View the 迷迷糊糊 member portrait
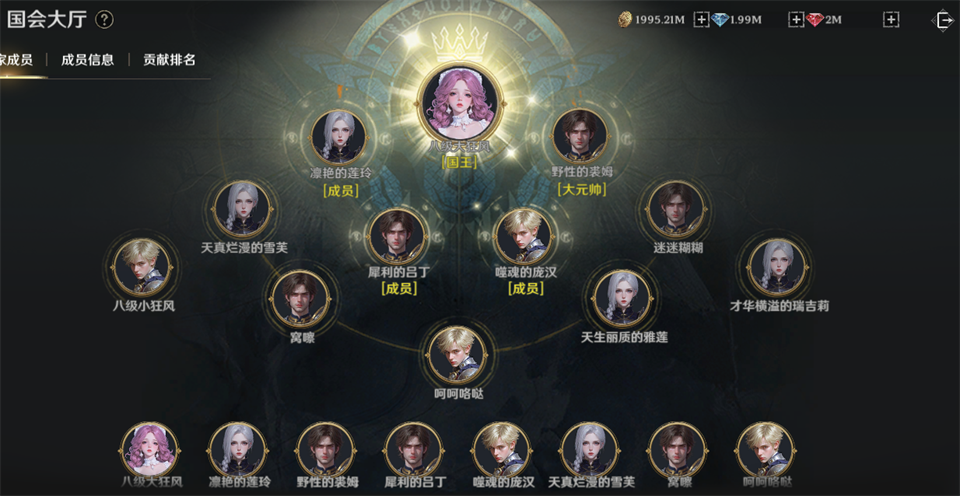960x496 pixels. click(x=677, y=209)
